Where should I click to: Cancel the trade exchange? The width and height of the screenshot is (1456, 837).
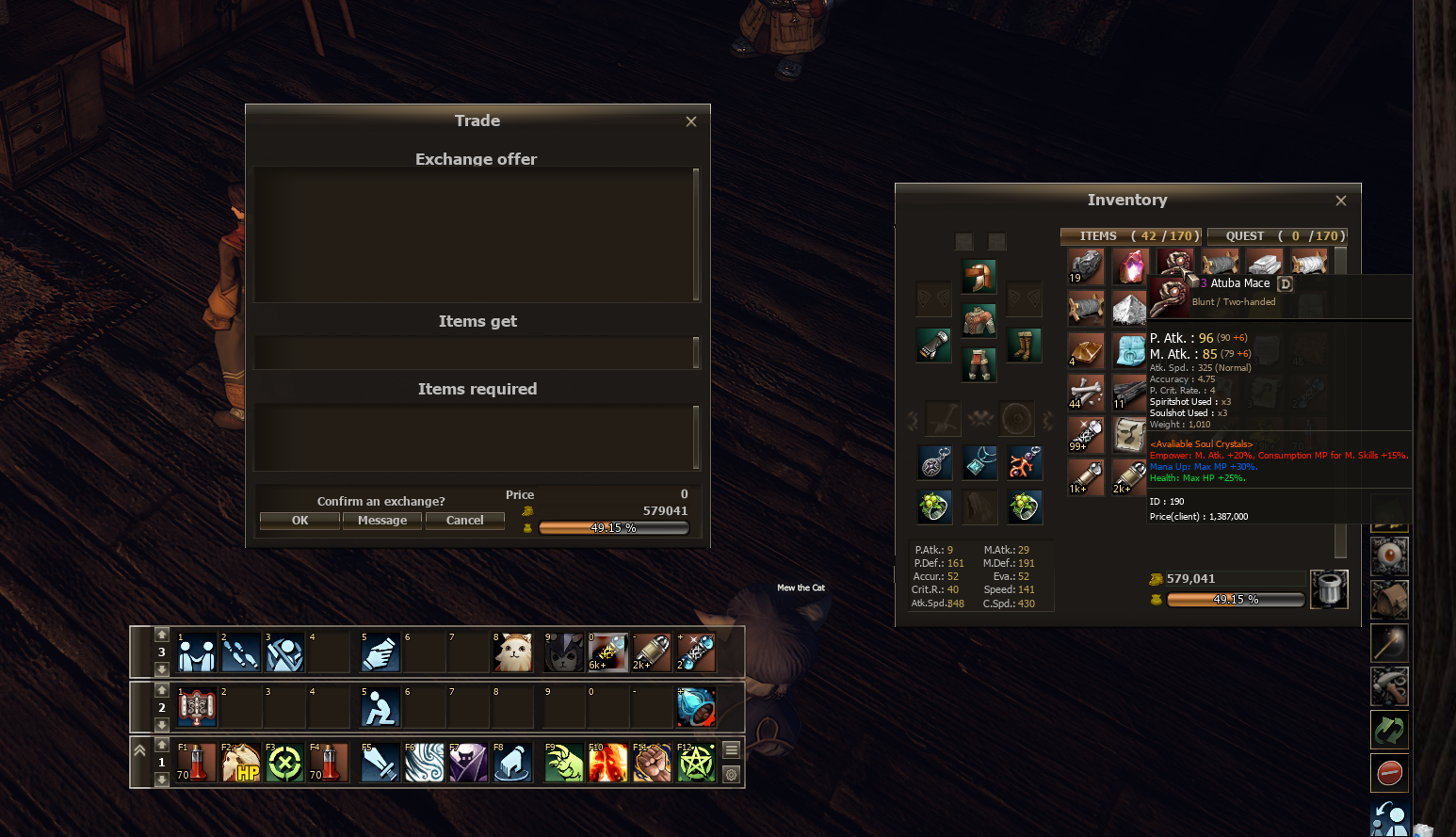tap(464, 521)
